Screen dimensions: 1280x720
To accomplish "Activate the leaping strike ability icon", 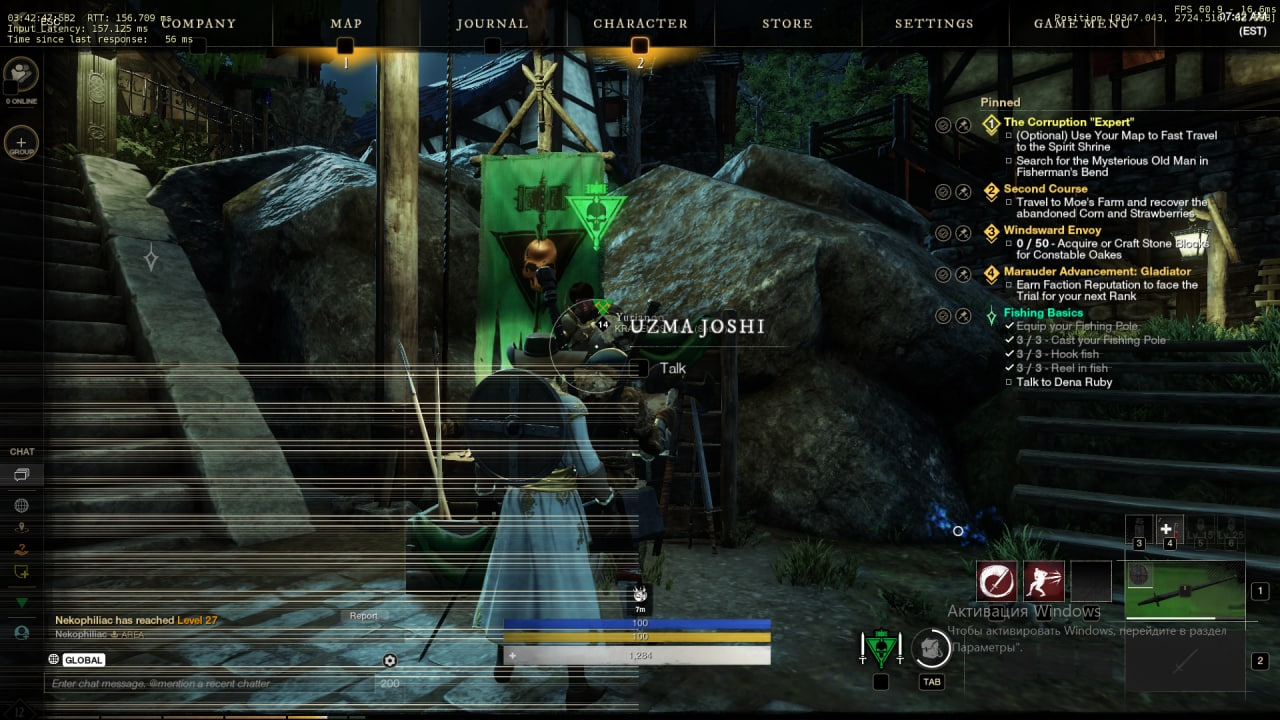I will point(1043,581).
